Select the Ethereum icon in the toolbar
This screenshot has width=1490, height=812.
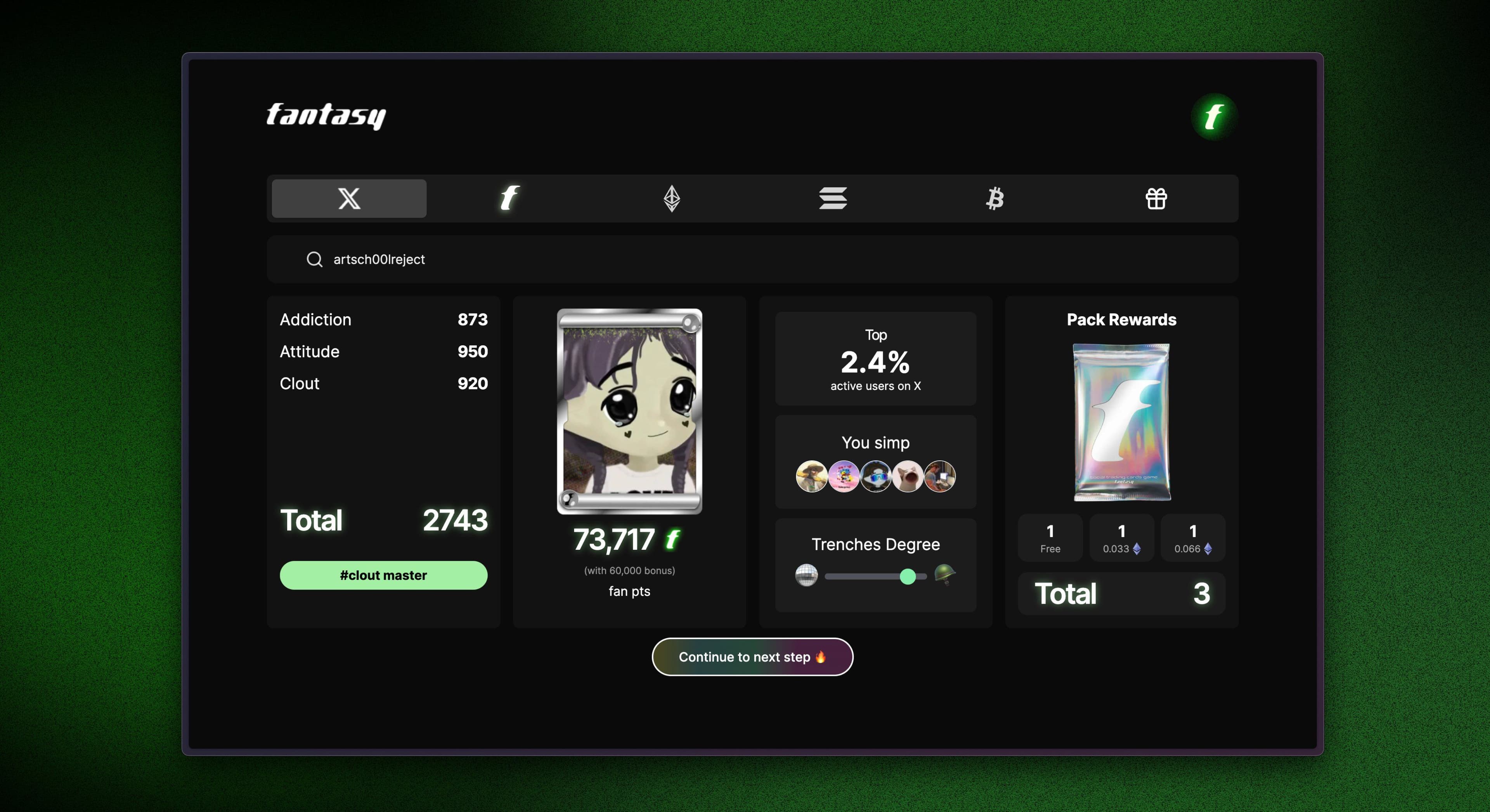(671, 198)
